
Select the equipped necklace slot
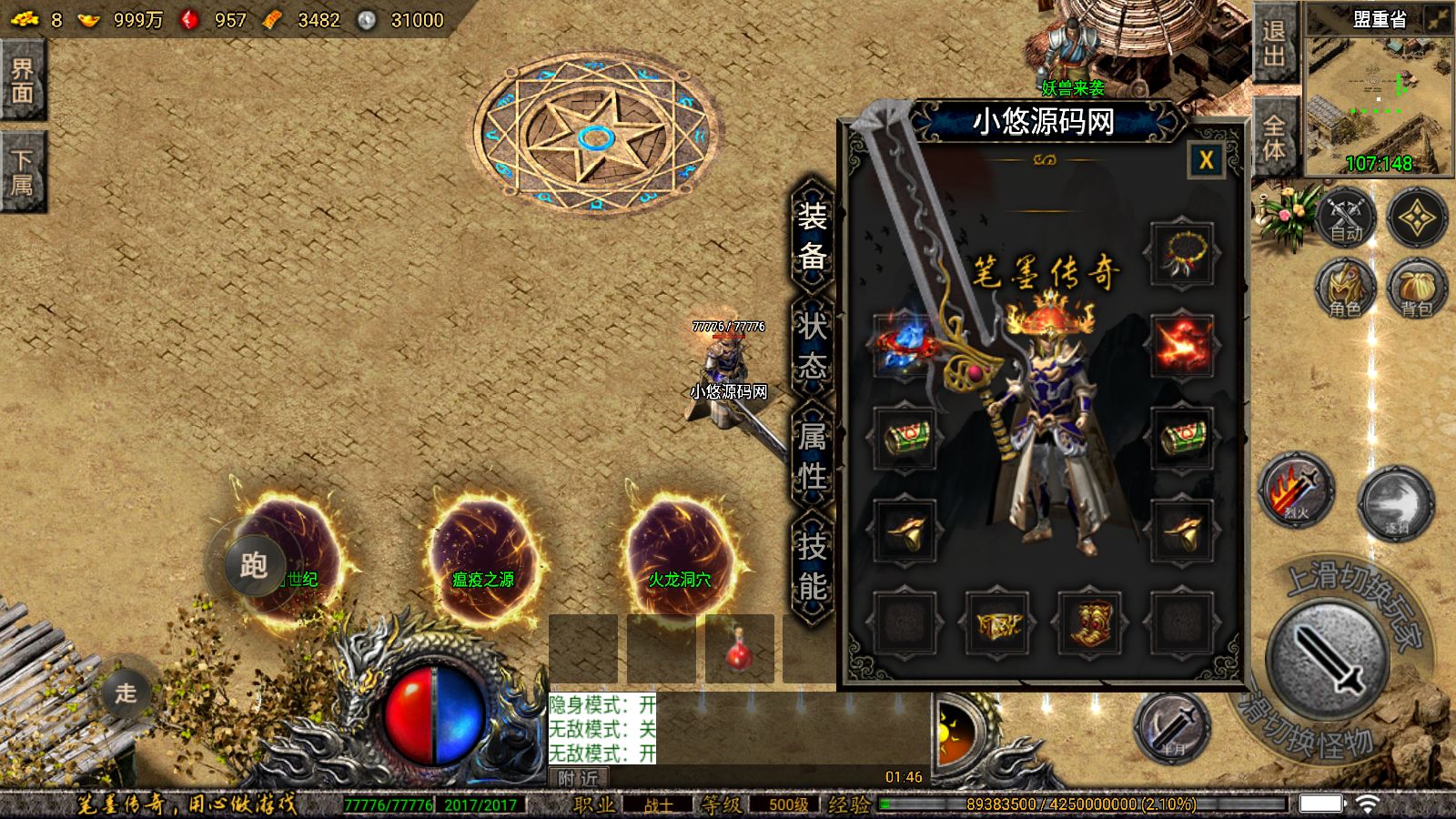(1181, 254)
